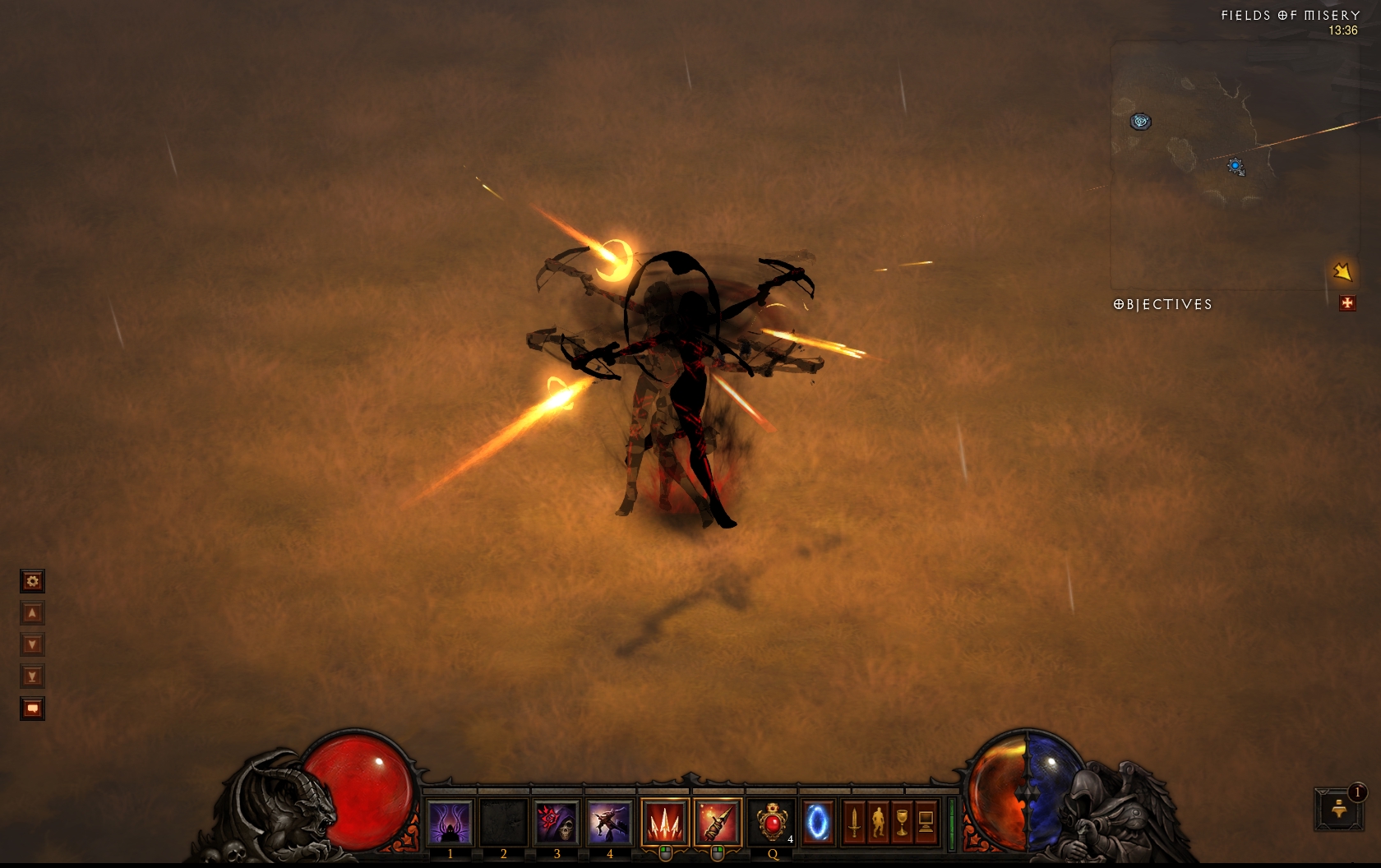Image resolution: width=1381 pixels, height=868 pixels.
Task: Open the sword menu button
Action: pos(854,822)
